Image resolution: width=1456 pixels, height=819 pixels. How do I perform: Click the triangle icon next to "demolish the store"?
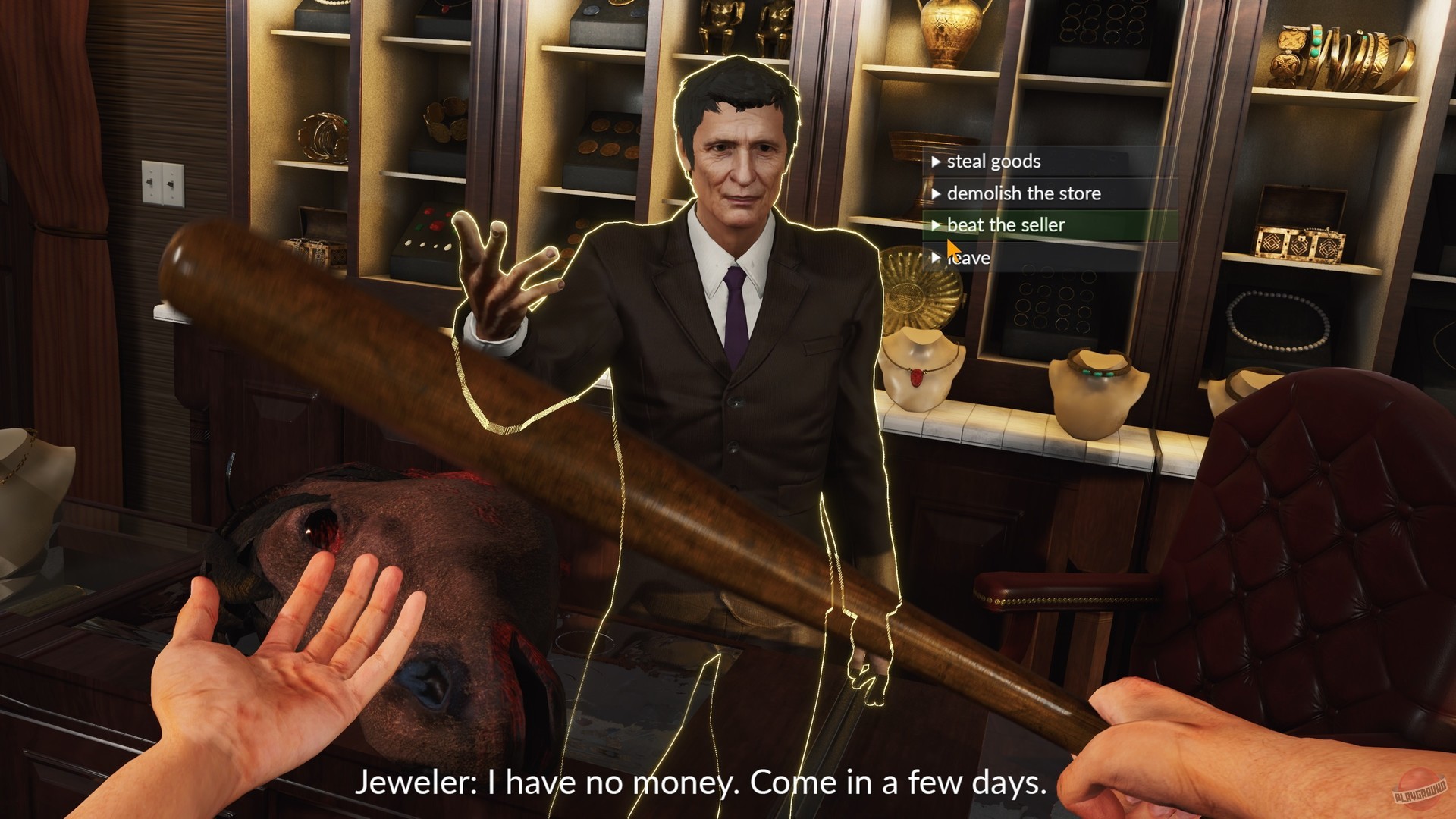936,193
